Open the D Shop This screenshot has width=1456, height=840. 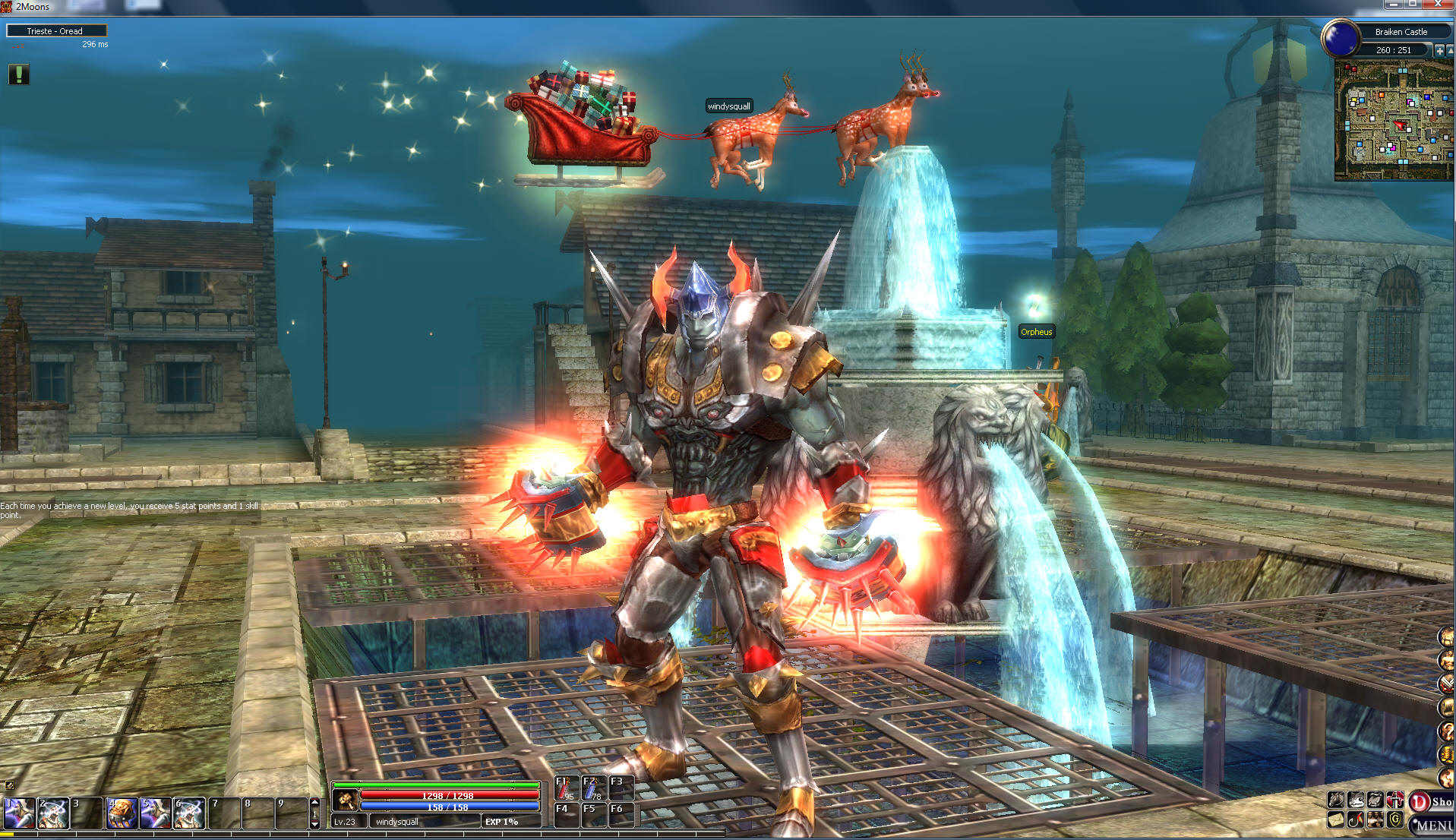click(x=1431, y=801)
